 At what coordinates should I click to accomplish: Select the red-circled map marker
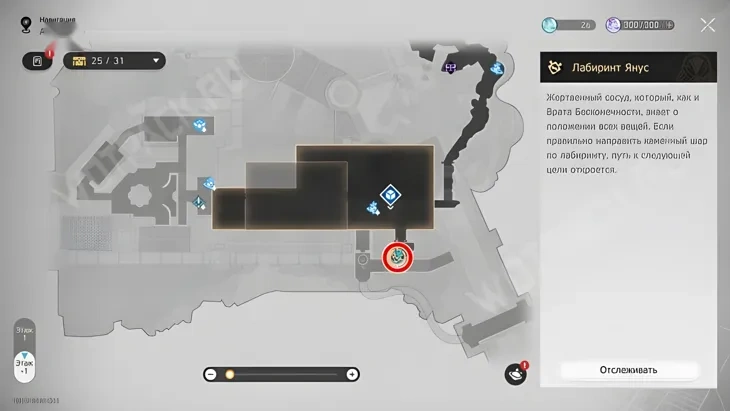(398, 257)
